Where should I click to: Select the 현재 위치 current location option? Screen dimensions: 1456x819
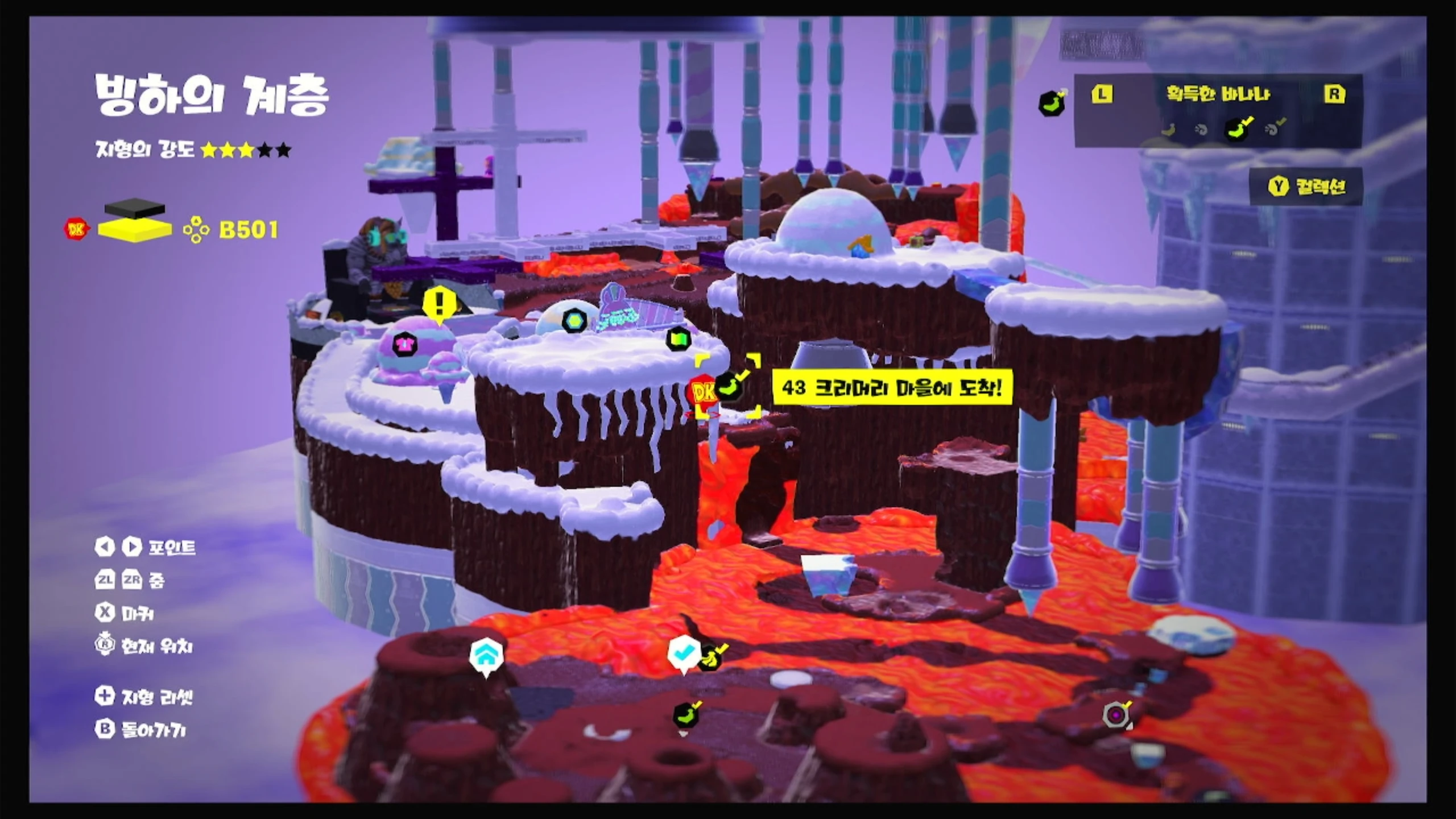pyautogui.click(x=144, y=646)
